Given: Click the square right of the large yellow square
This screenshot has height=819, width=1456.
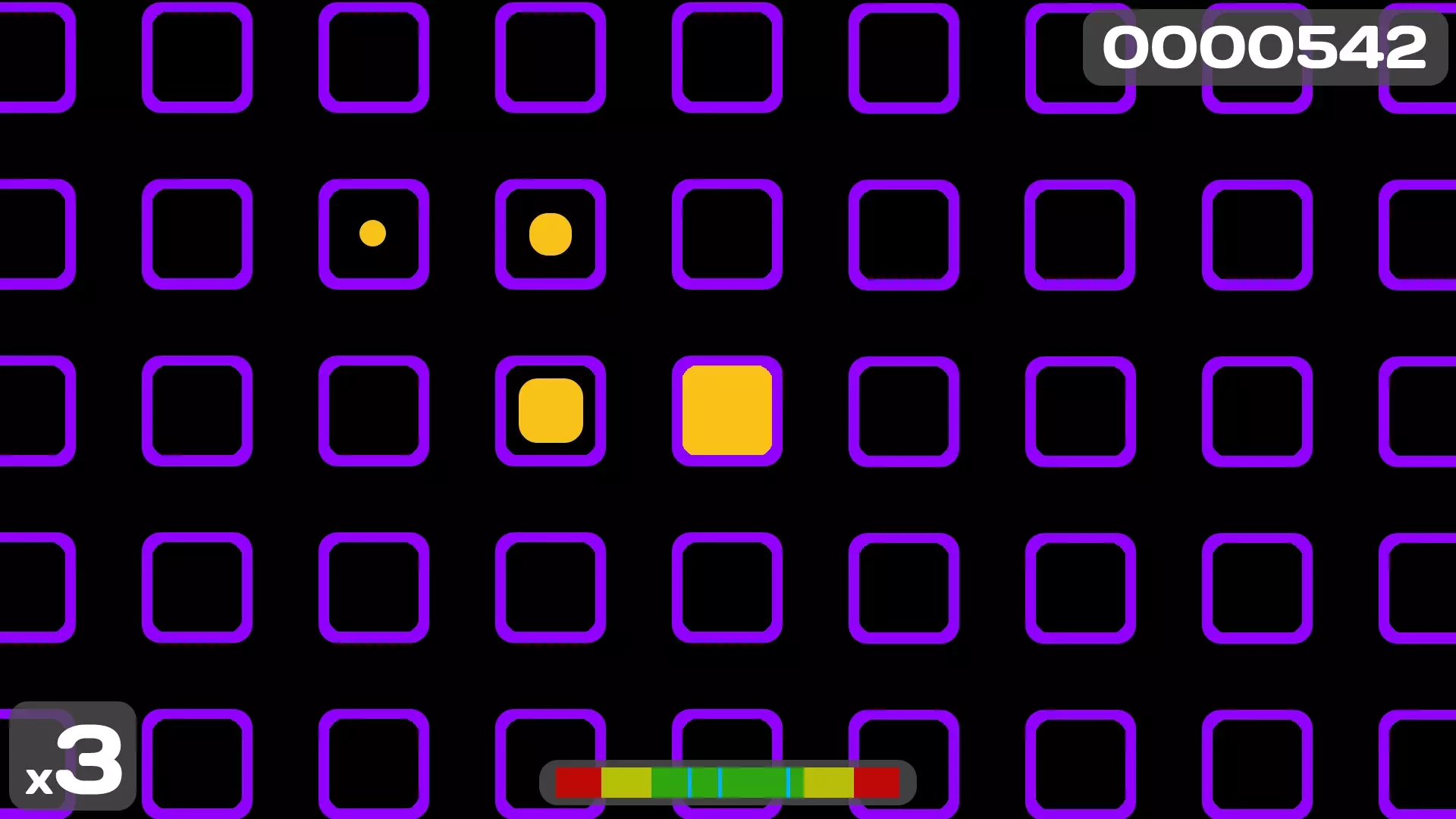Looking at the screenshot, I should [903, 409].
